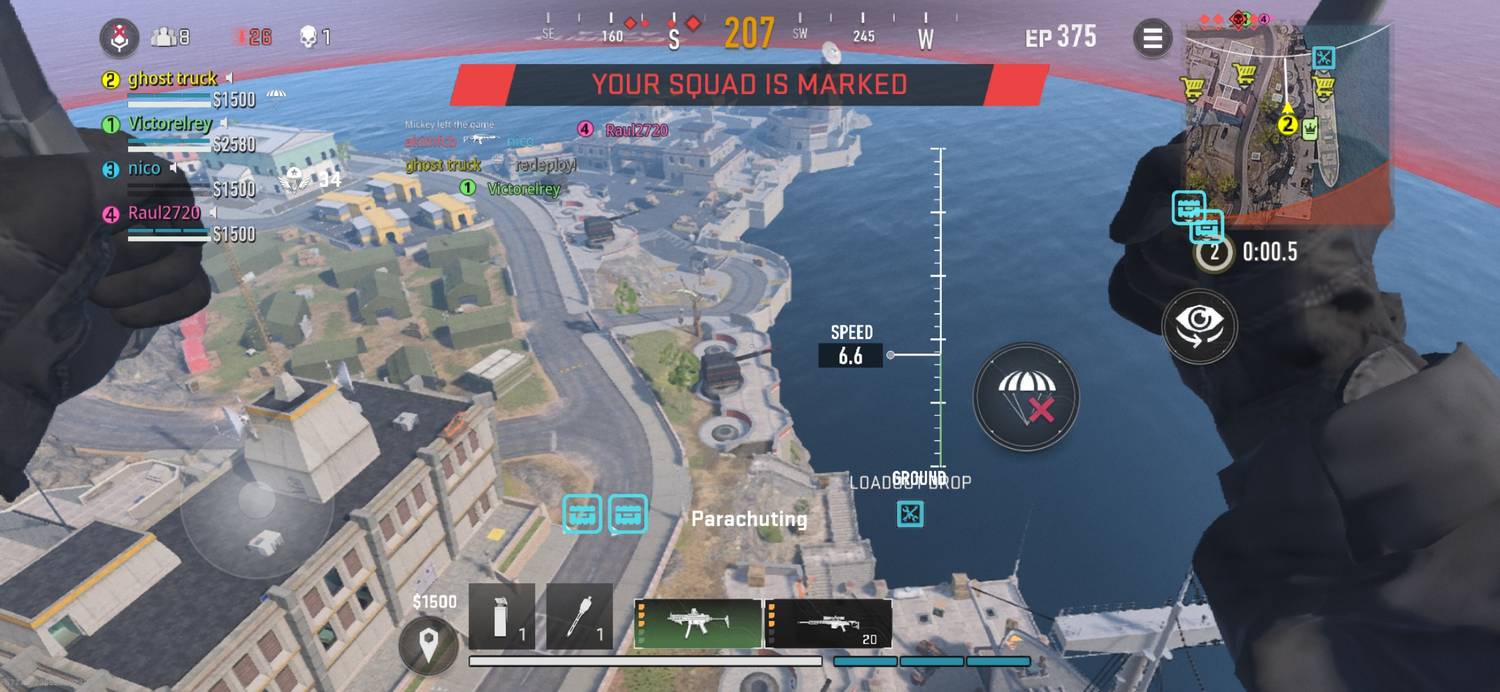The width and height of the screenshot is (1500, 692).
Task: Cut the parachute with the cancel button
Action: click(x=1026, y=396)
